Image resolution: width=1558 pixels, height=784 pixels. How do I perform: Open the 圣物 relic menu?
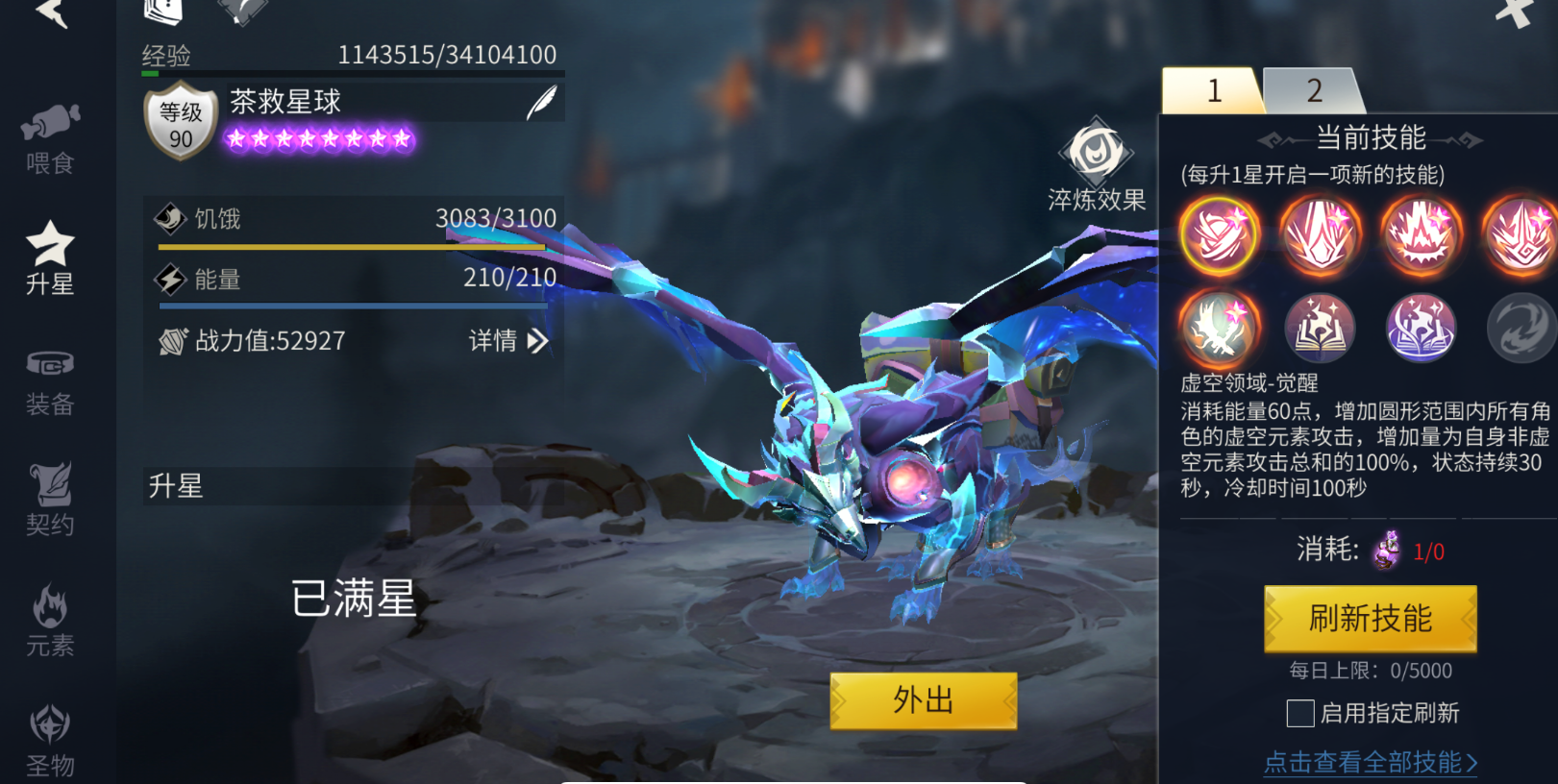click(x=50, y=740)
